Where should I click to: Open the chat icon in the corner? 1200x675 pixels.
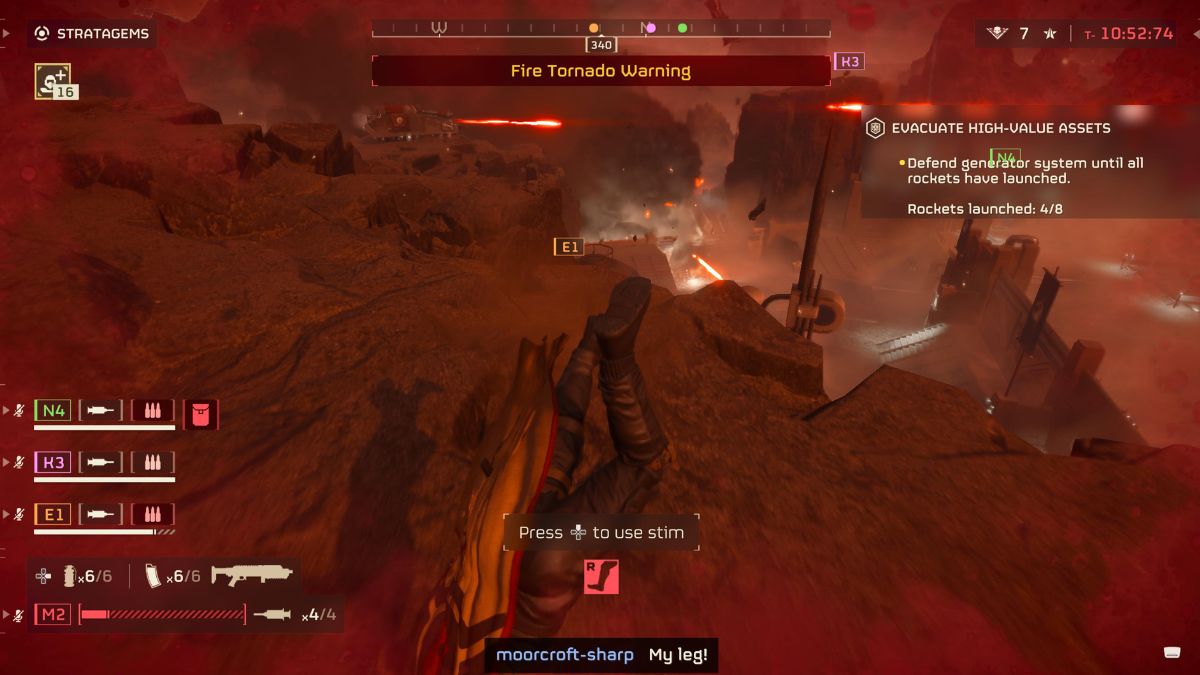[1174, 653]
